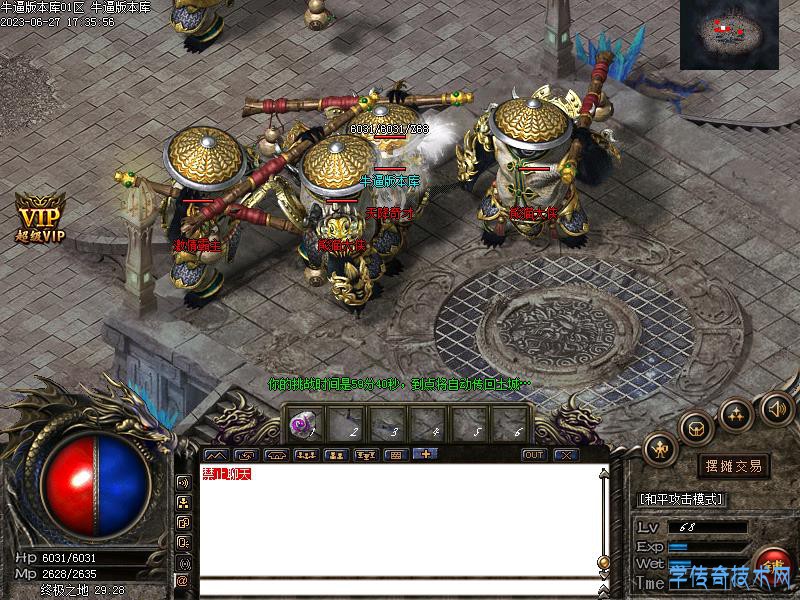Viewport: 800px width, 600px height.
Task: Select the @ chat channel button
Action: pyautogui.click(x=183, y=580)
